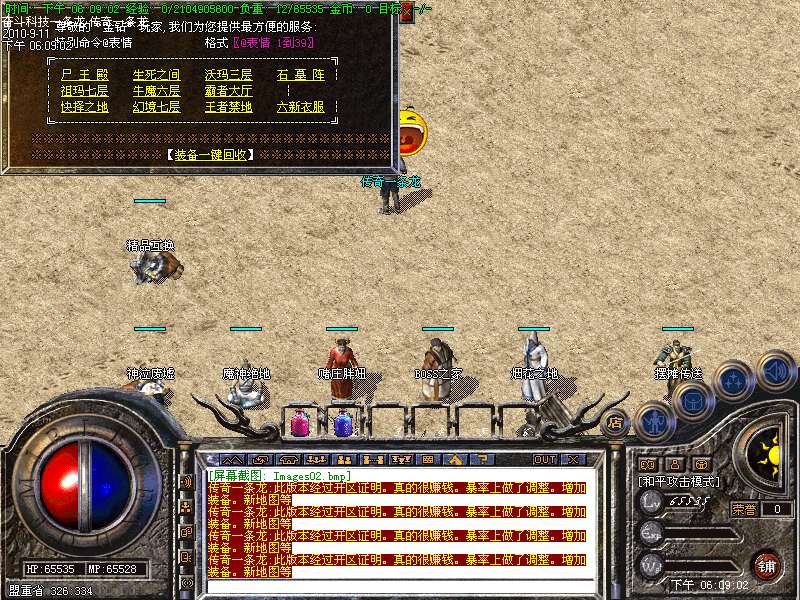Open the 霸者大厅 option

(228, 91)
